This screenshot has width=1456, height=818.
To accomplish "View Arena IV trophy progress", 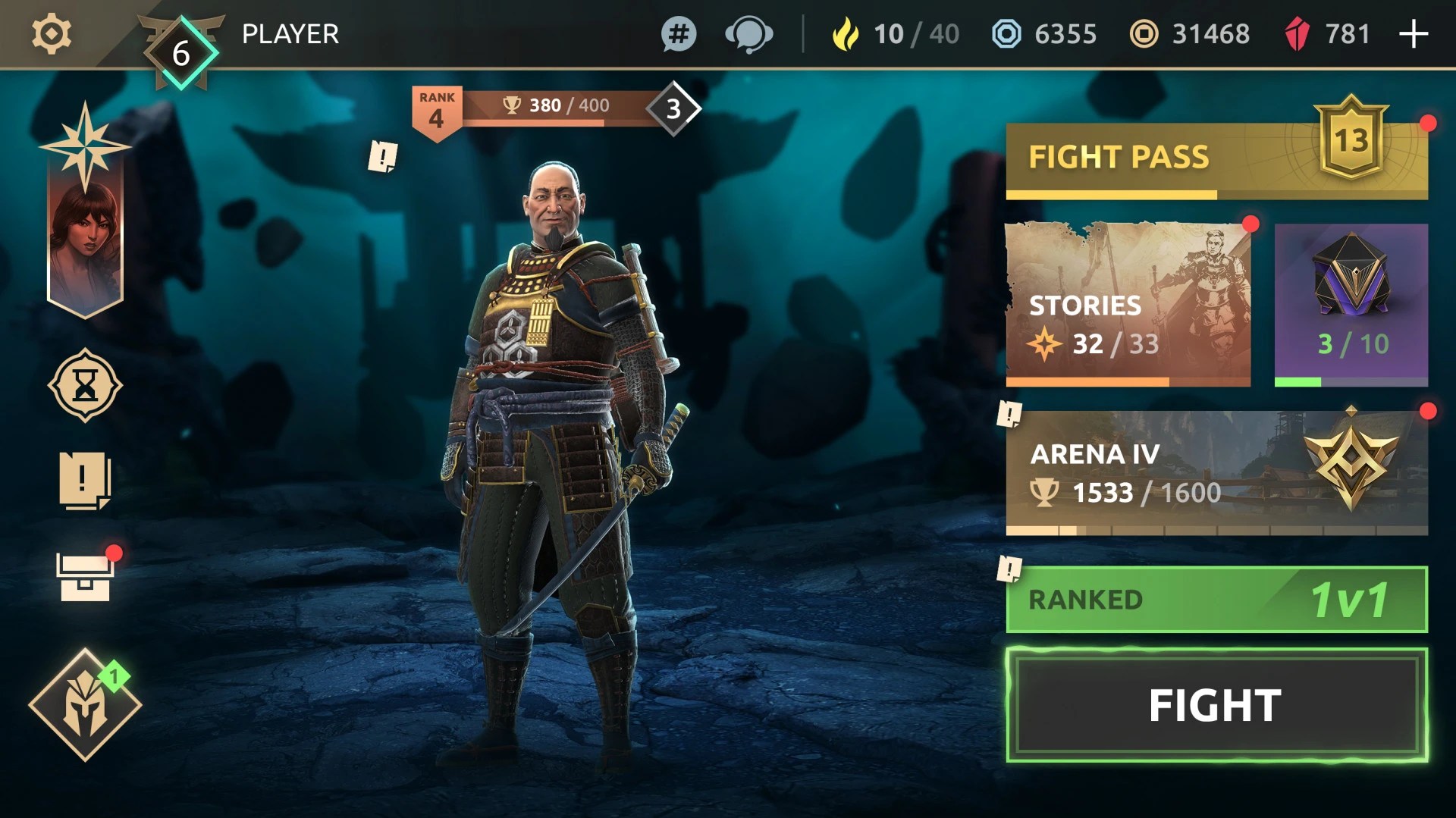I will click(x=1216, y=473).
